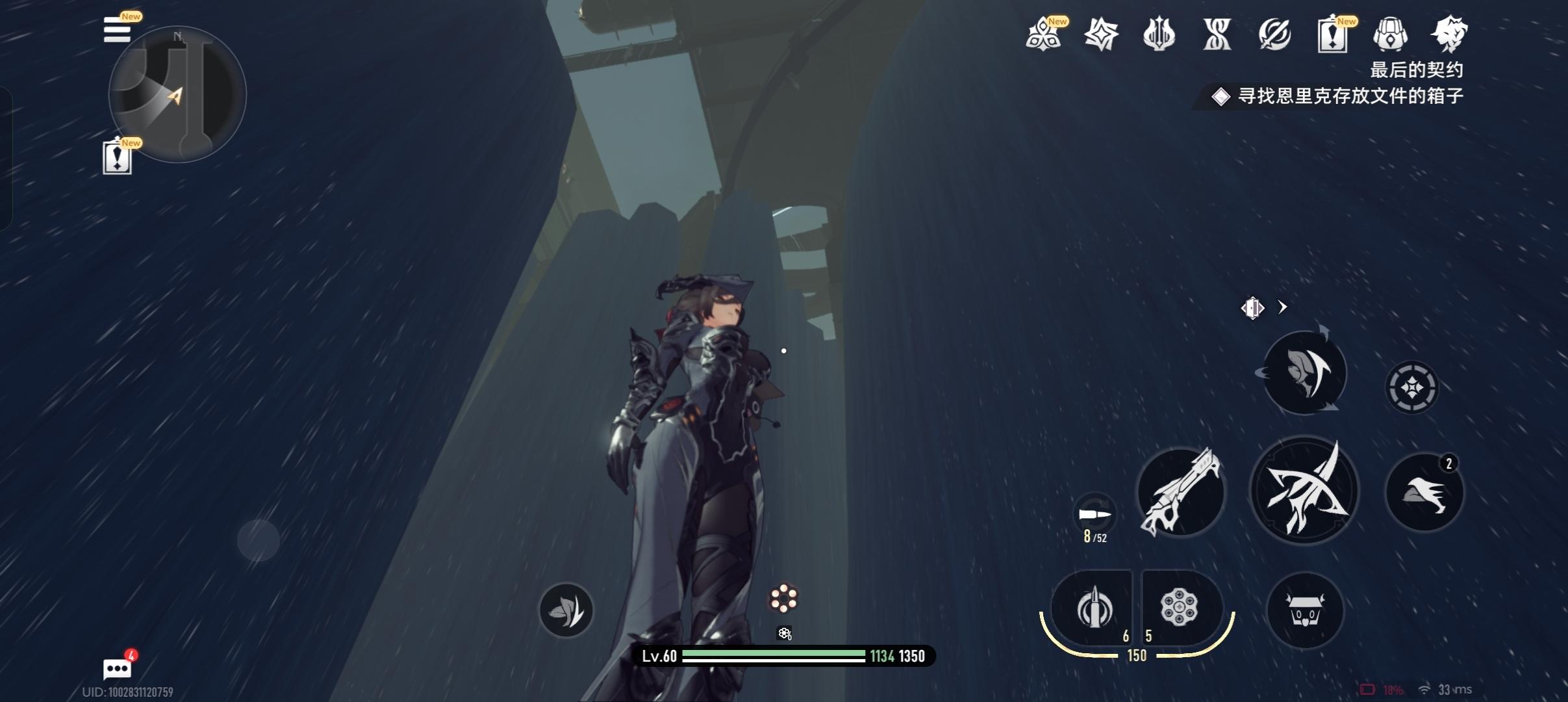Open the circular minimap
Screen dimensions: 1568x702
(x=177, y=95)
